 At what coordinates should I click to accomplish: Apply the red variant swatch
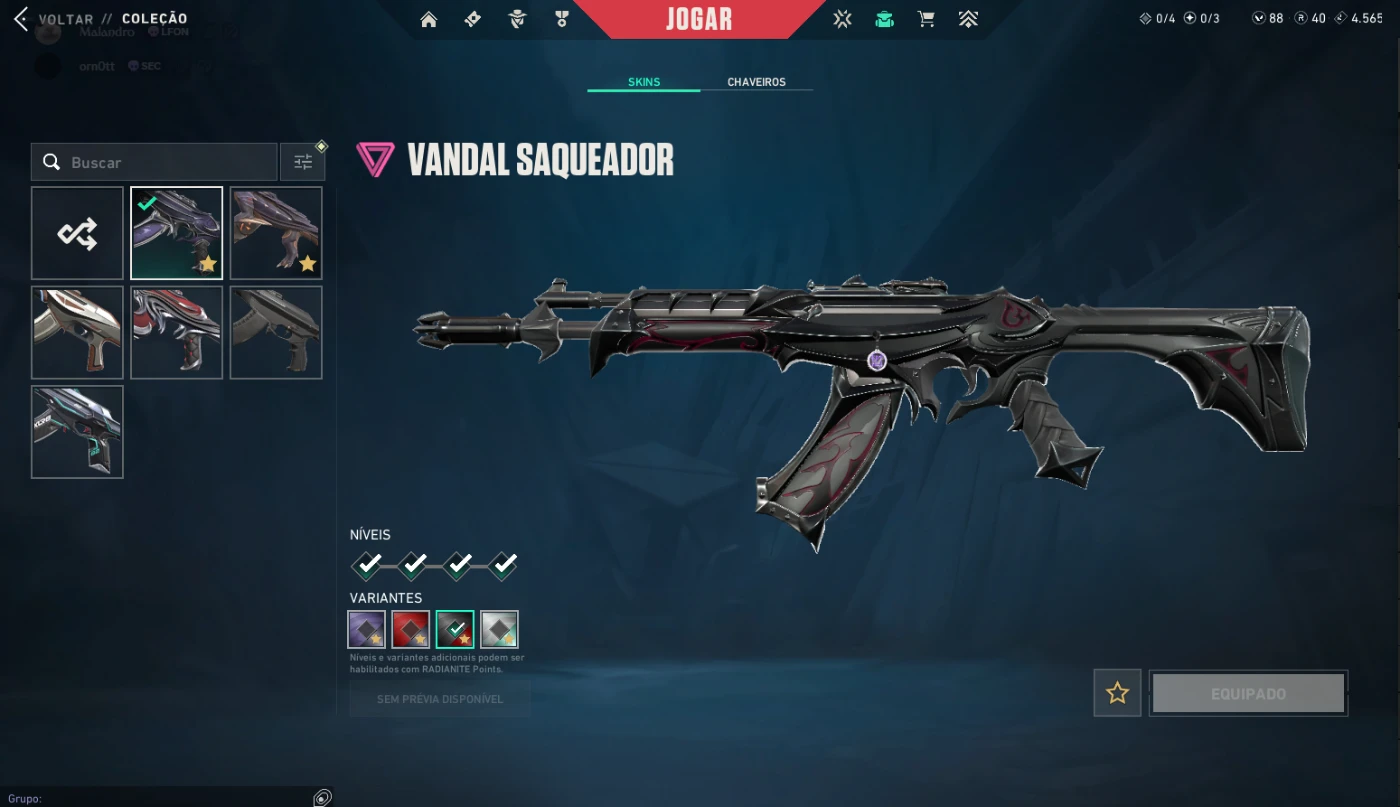[411, 629]
